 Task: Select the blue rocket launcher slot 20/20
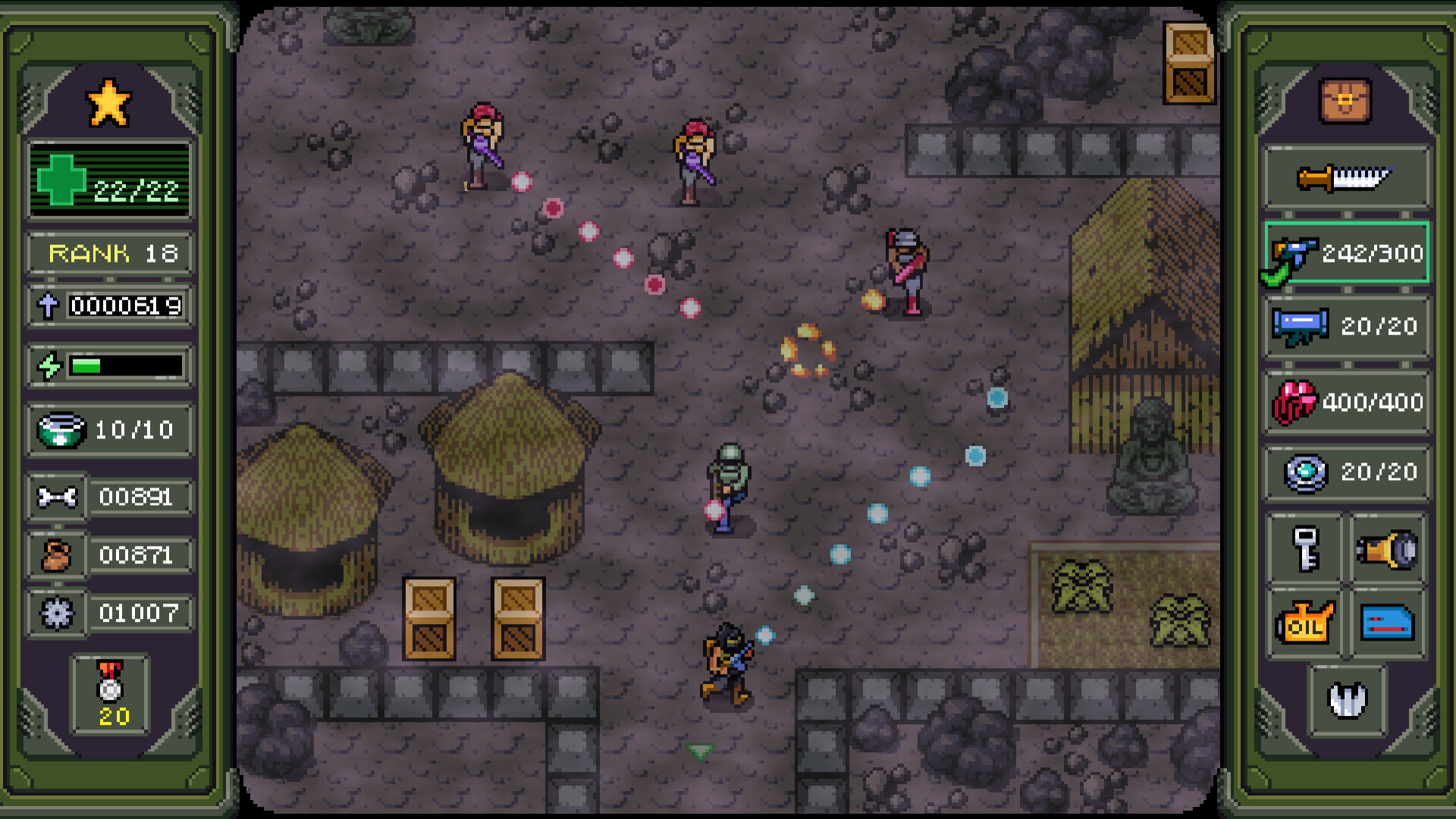pos(1347,326)
